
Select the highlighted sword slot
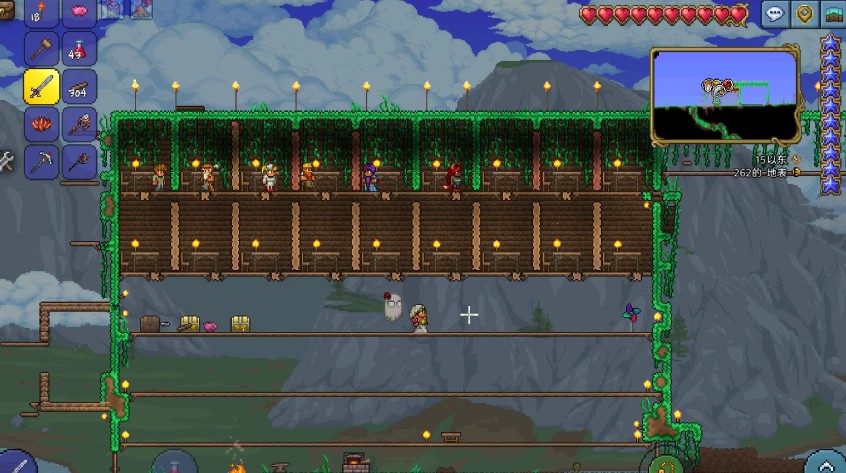(x=41, y=86)
